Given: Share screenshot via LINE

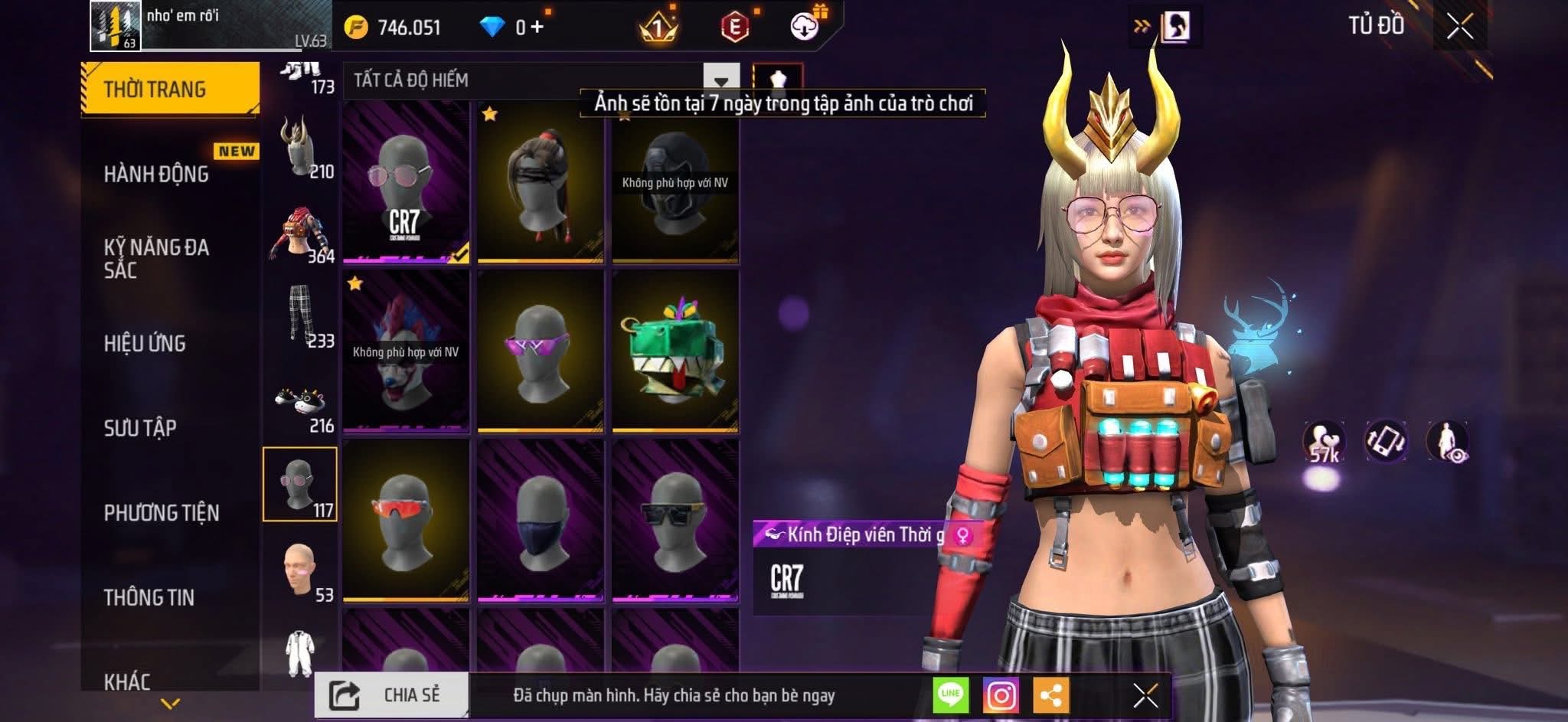Looking at the screenshot, I should (x=950, y=695).
